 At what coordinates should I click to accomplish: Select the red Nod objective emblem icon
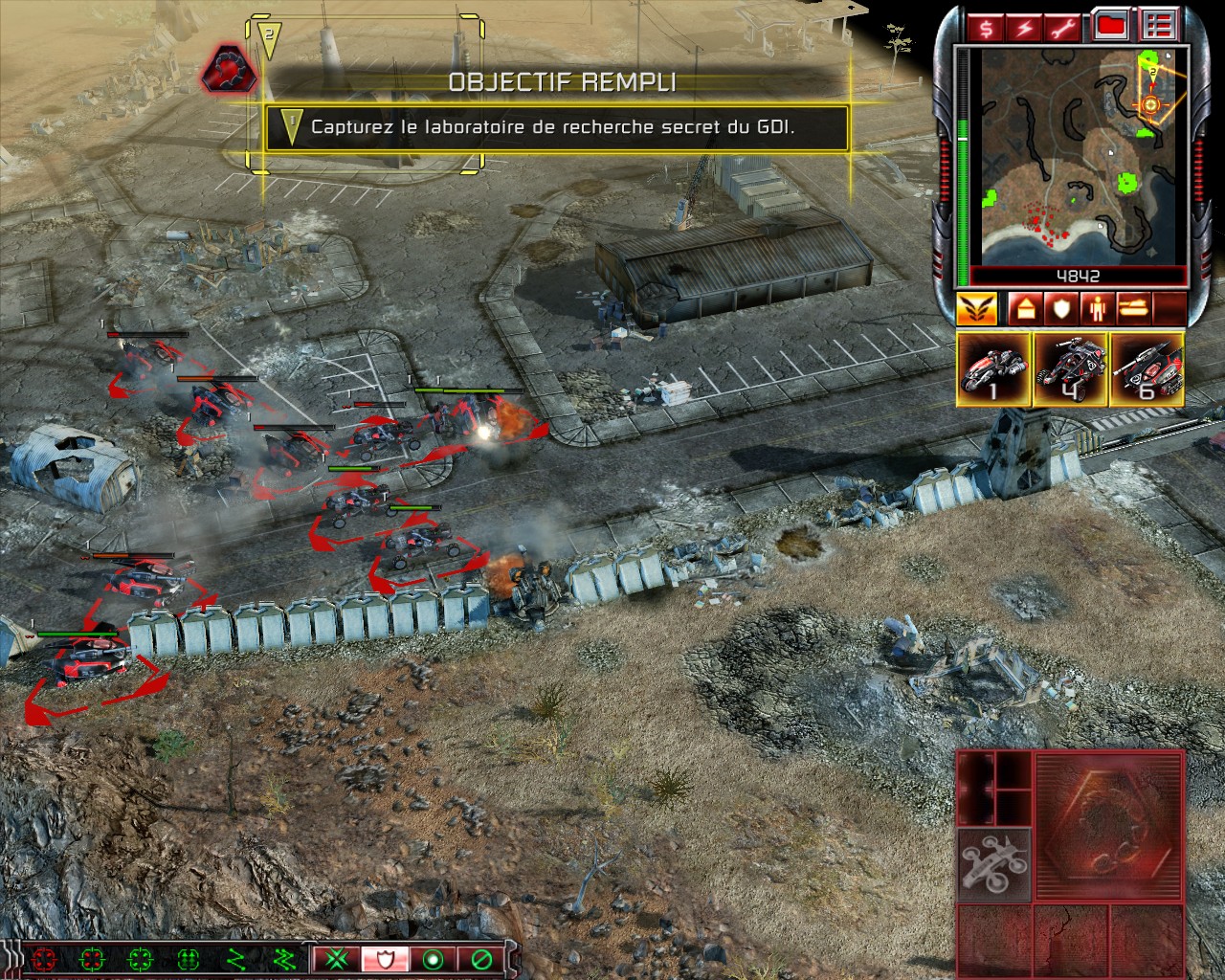pos(224,69)
